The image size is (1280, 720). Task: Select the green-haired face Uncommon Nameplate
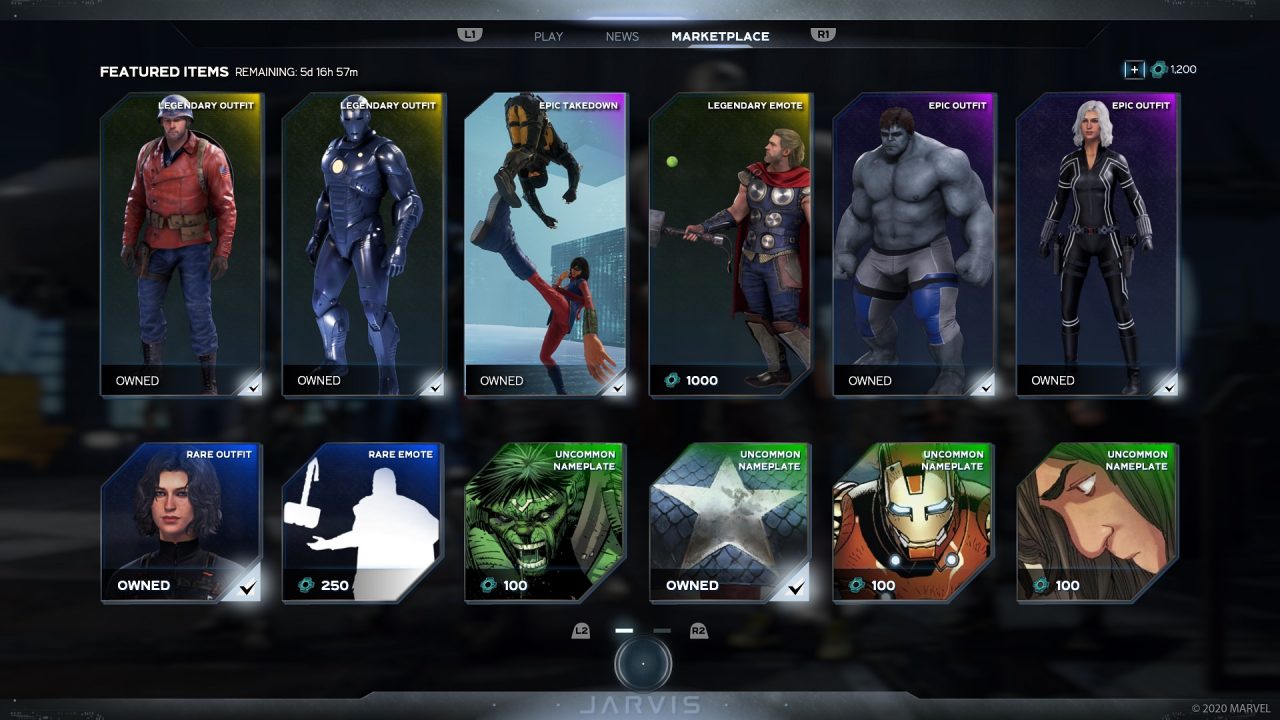[x=1097, y=522]
